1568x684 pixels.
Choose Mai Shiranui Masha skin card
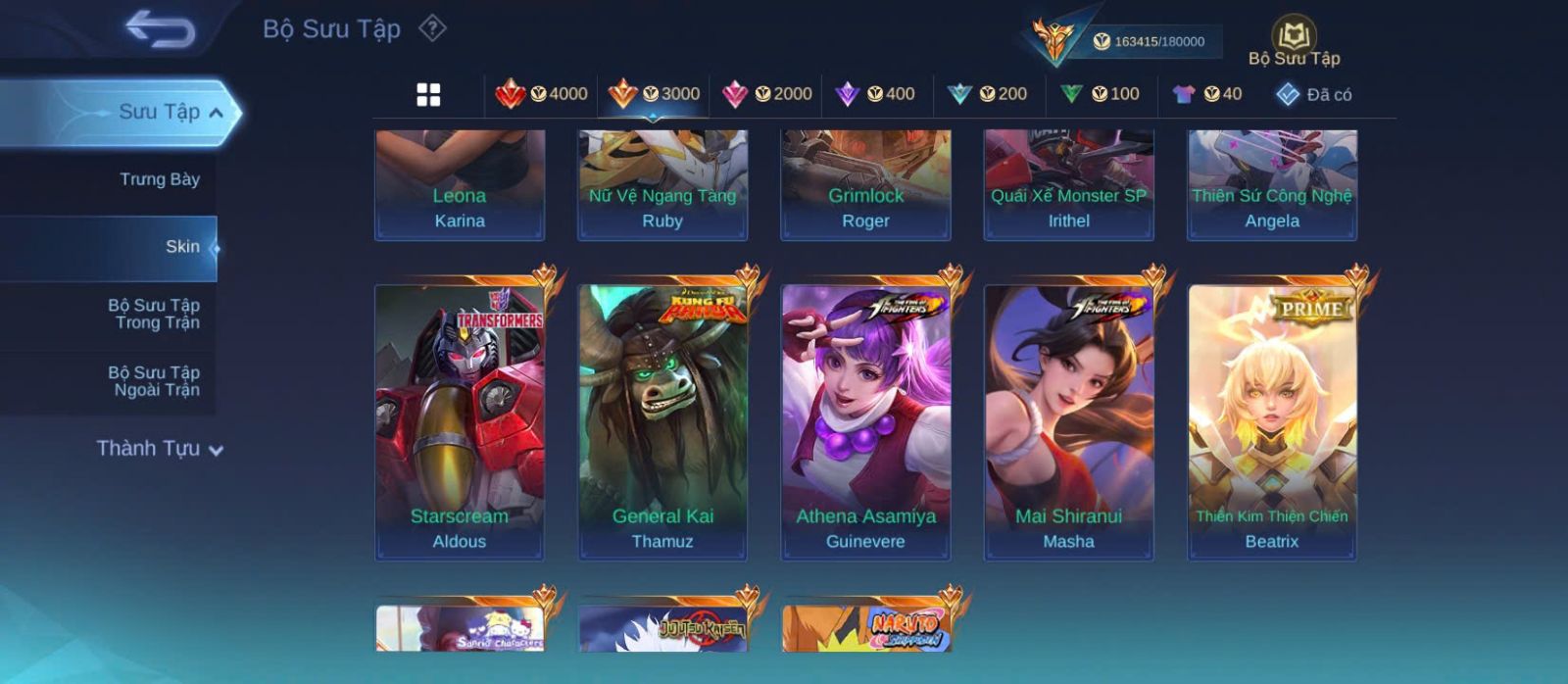(x=1068, y=421)
